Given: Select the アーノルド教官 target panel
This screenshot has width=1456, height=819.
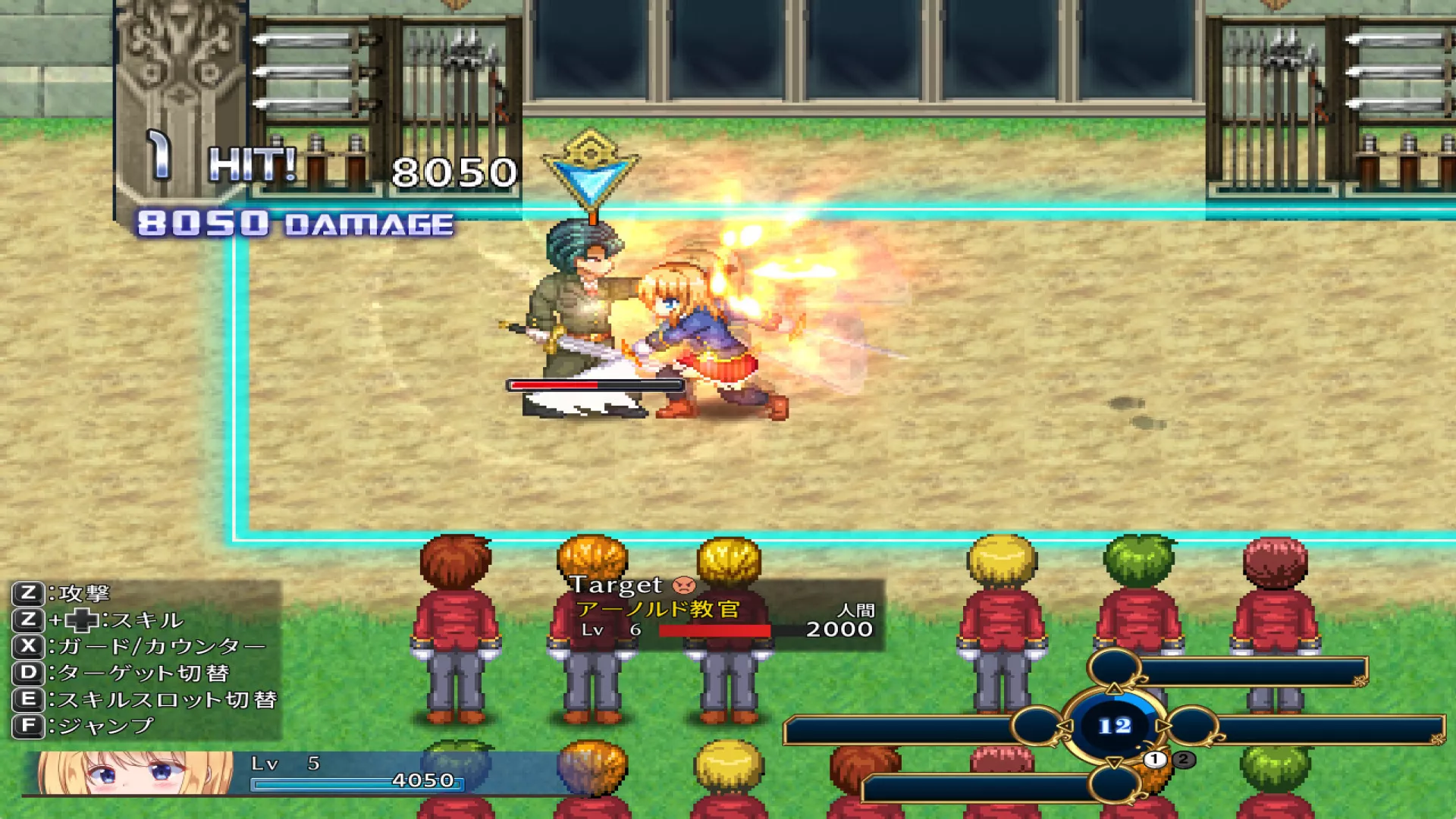Looking at the screenshot, I should (726, 613).
